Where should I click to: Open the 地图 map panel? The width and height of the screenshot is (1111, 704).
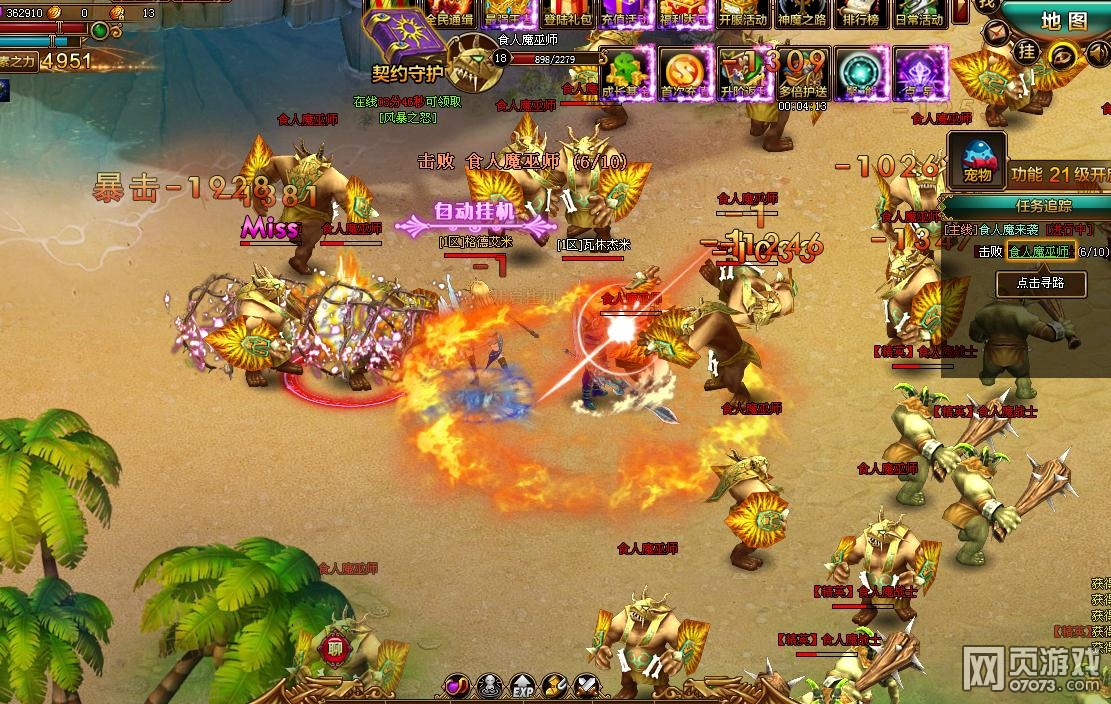click(1063, 20)
